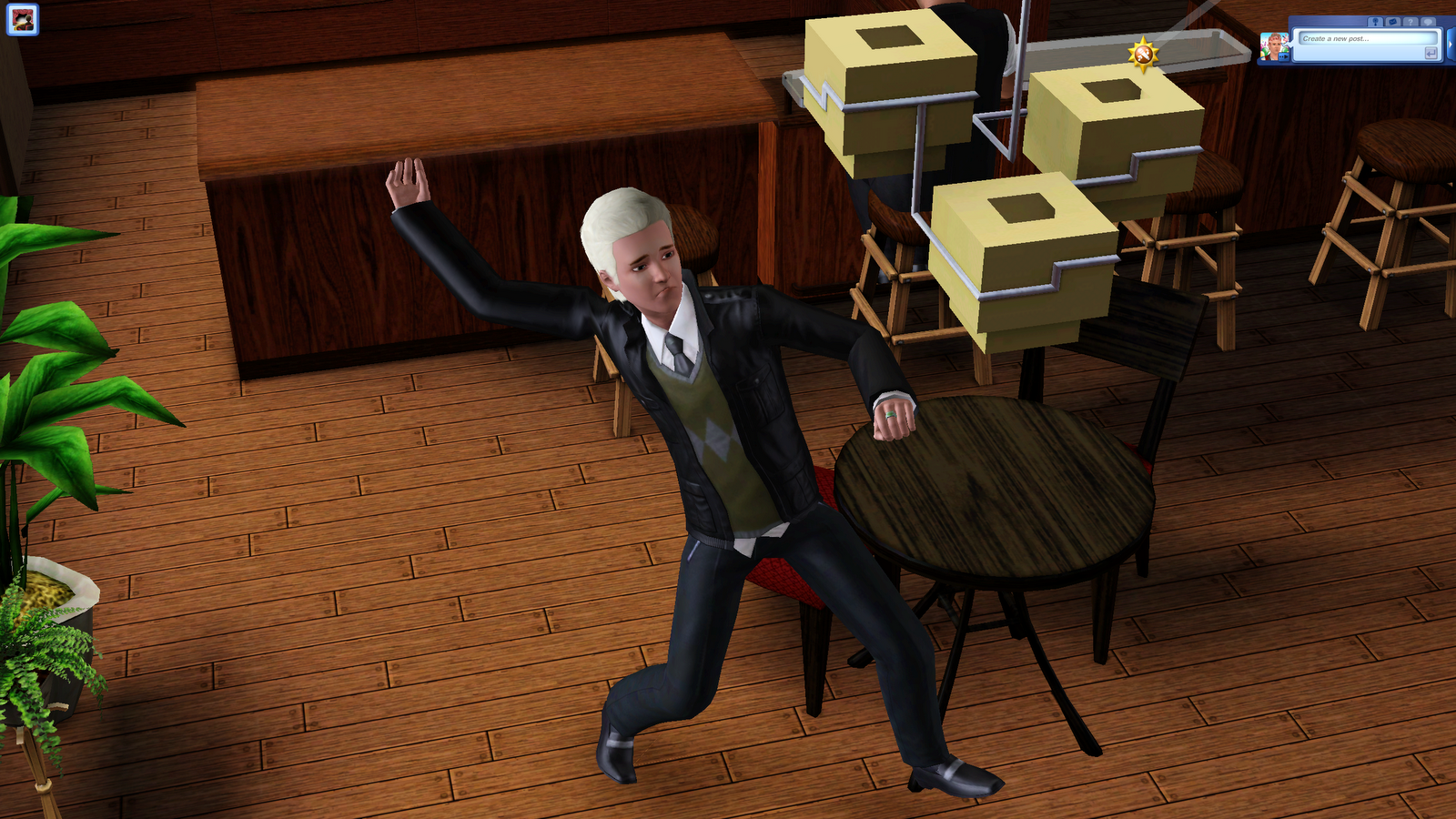This screenshot has height=819, width=1456.
Task: Submit the post with the enter arrow icon
Action: click(x=1431, y=53)
